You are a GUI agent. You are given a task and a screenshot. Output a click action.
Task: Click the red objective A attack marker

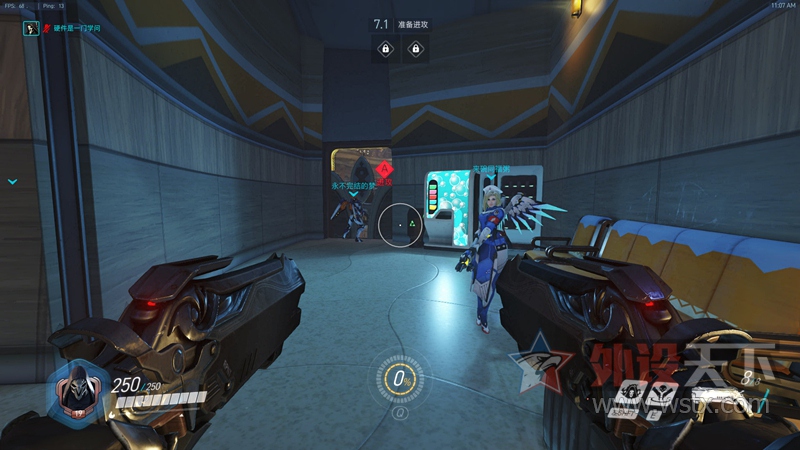point(383,169)
